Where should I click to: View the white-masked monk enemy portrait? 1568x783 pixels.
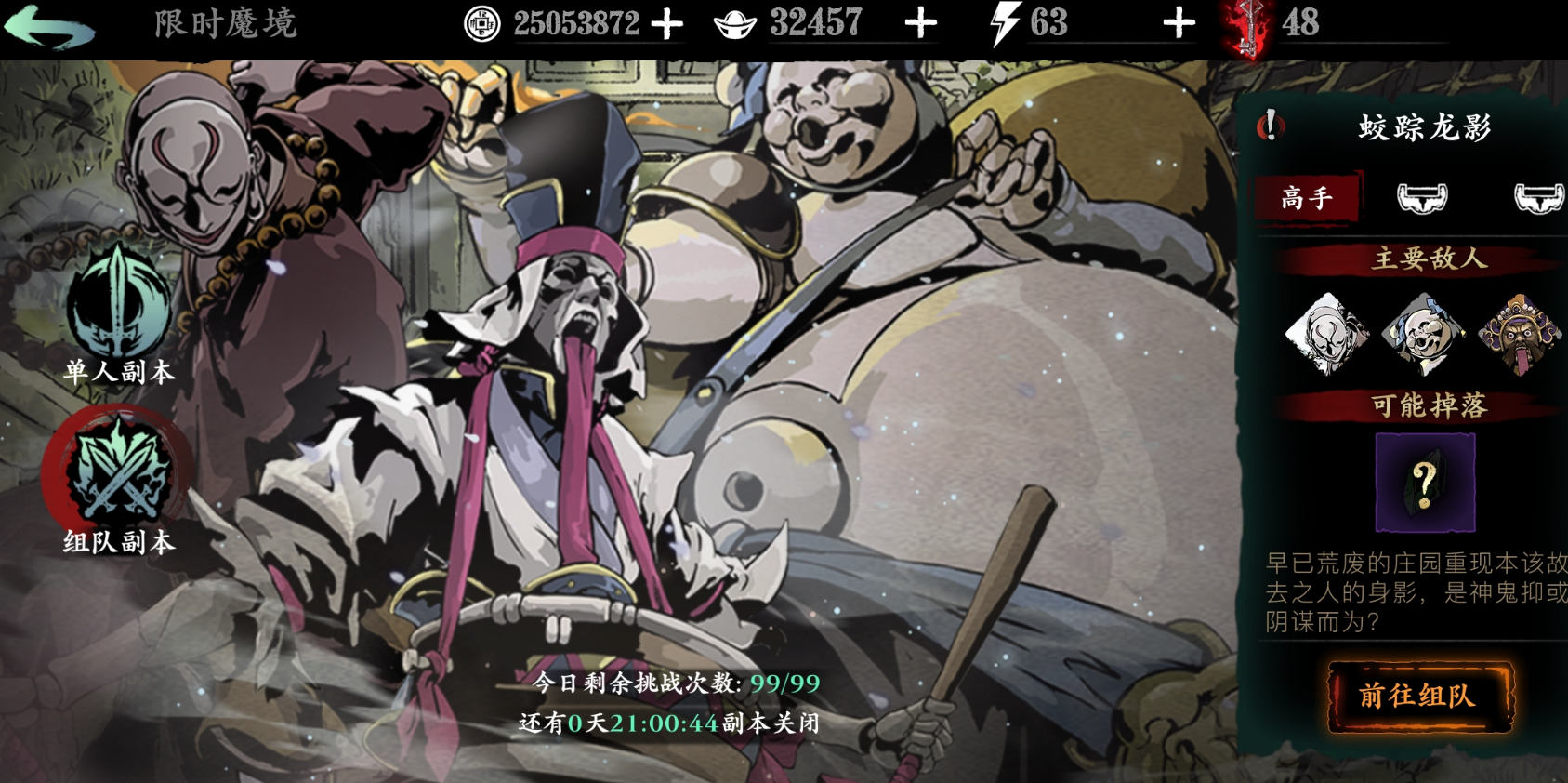tap(1326, 334)
